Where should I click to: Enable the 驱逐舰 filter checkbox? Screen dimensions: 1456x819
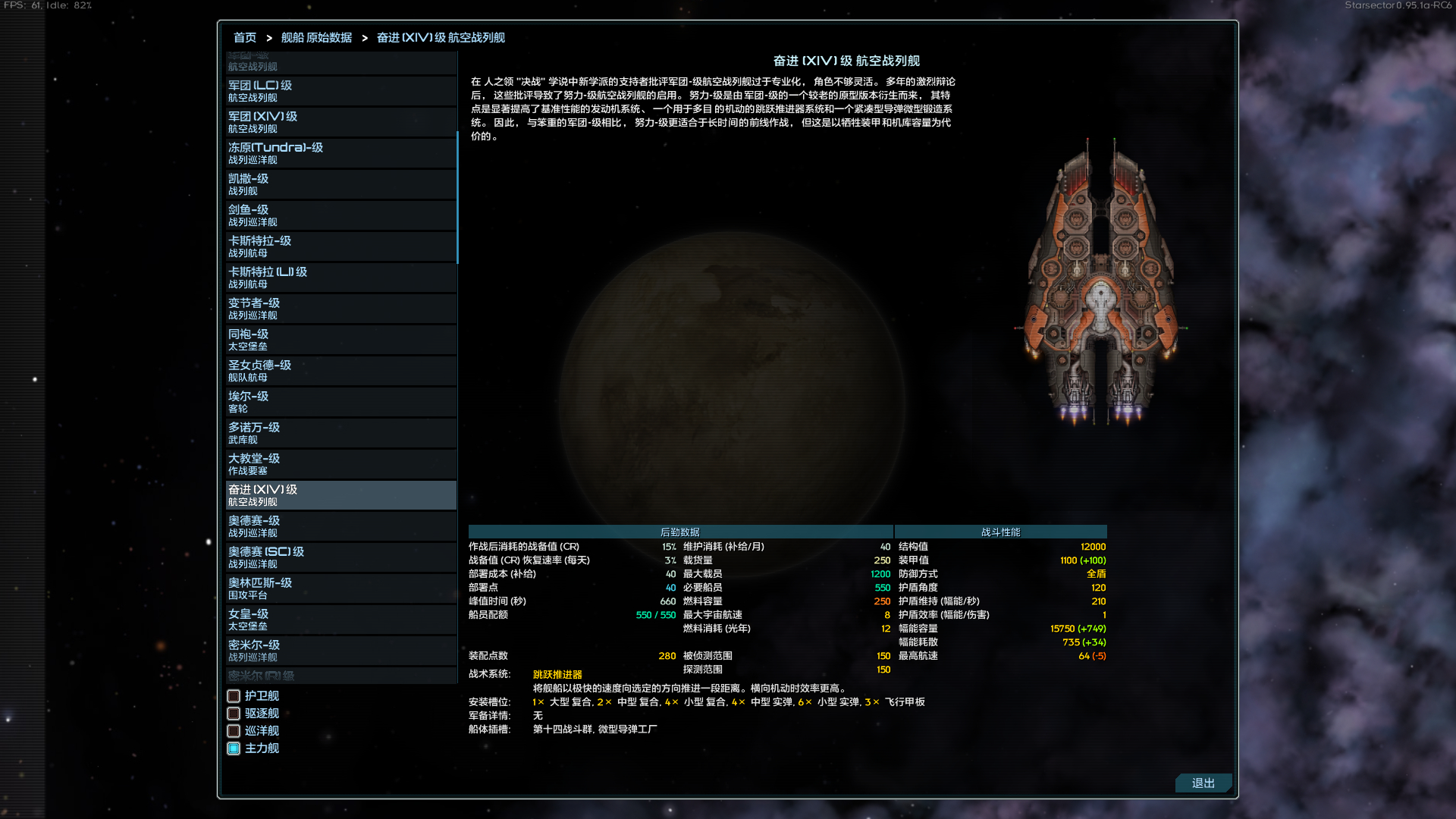coord(233,713)
